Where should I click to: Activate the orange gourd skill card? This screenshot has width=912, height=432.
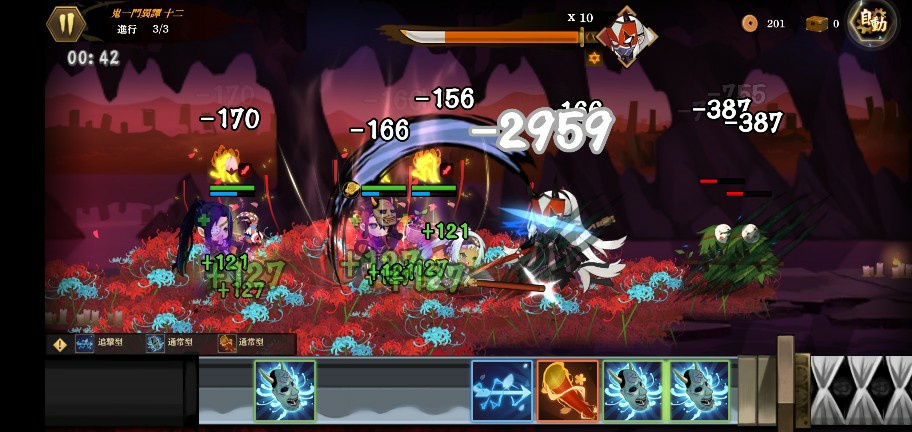tap(567, 390)
